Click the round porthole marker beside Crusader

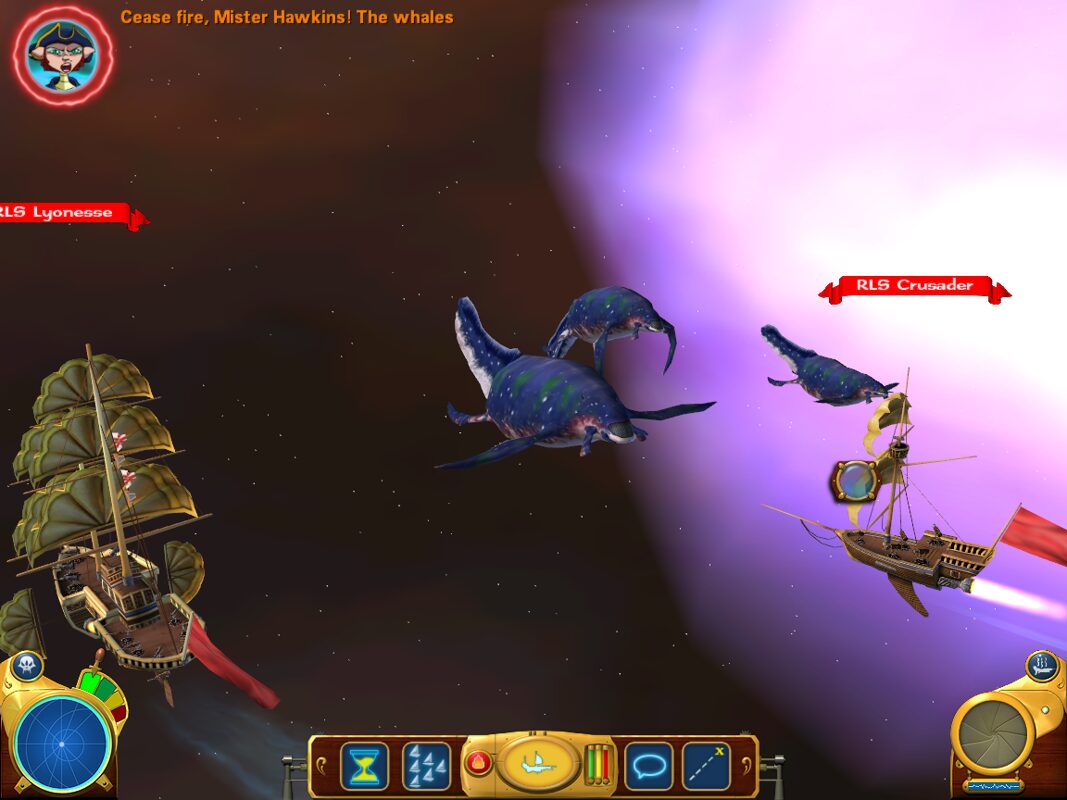pos(855,481)
